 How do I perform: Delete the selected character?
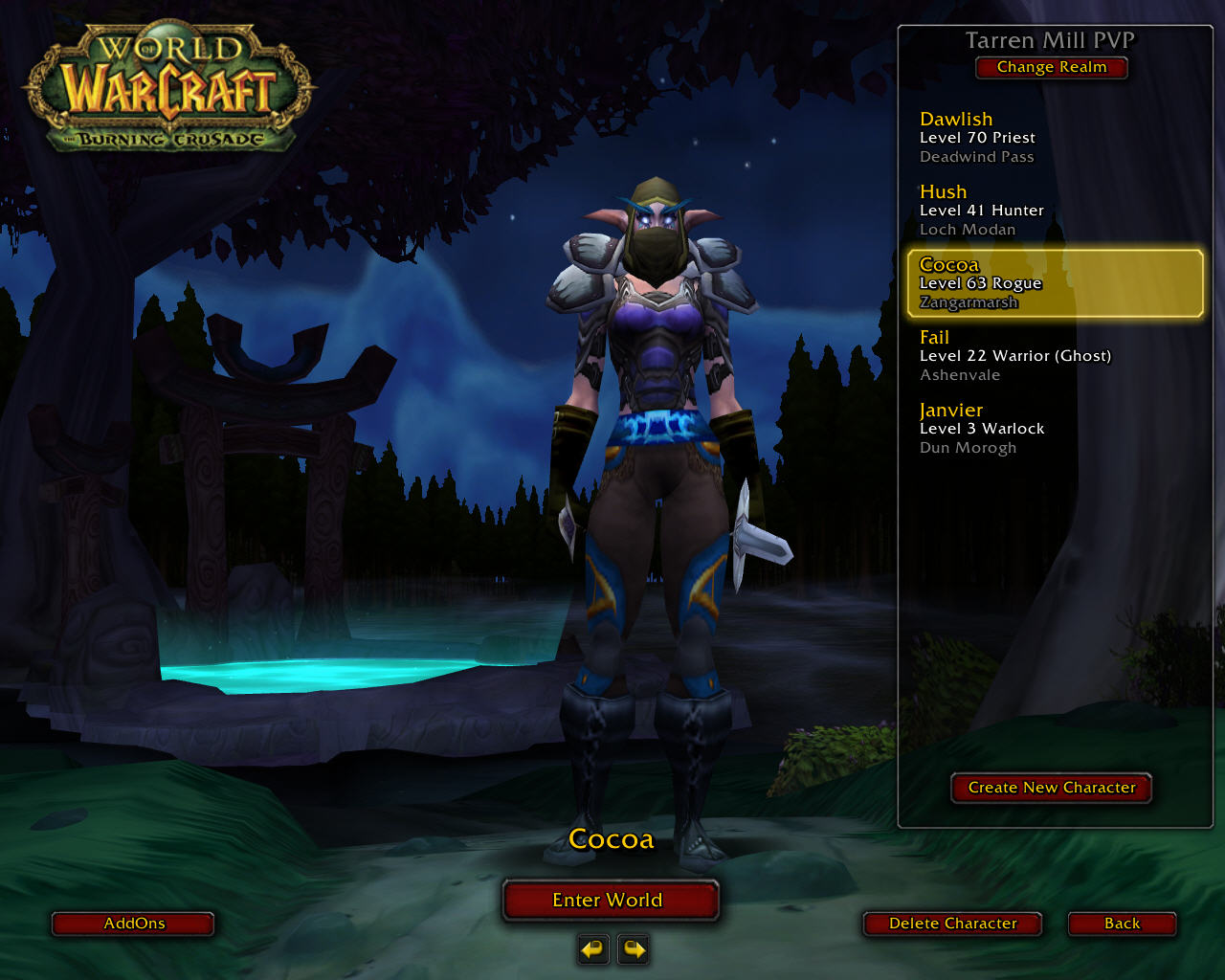click(952, 924)
